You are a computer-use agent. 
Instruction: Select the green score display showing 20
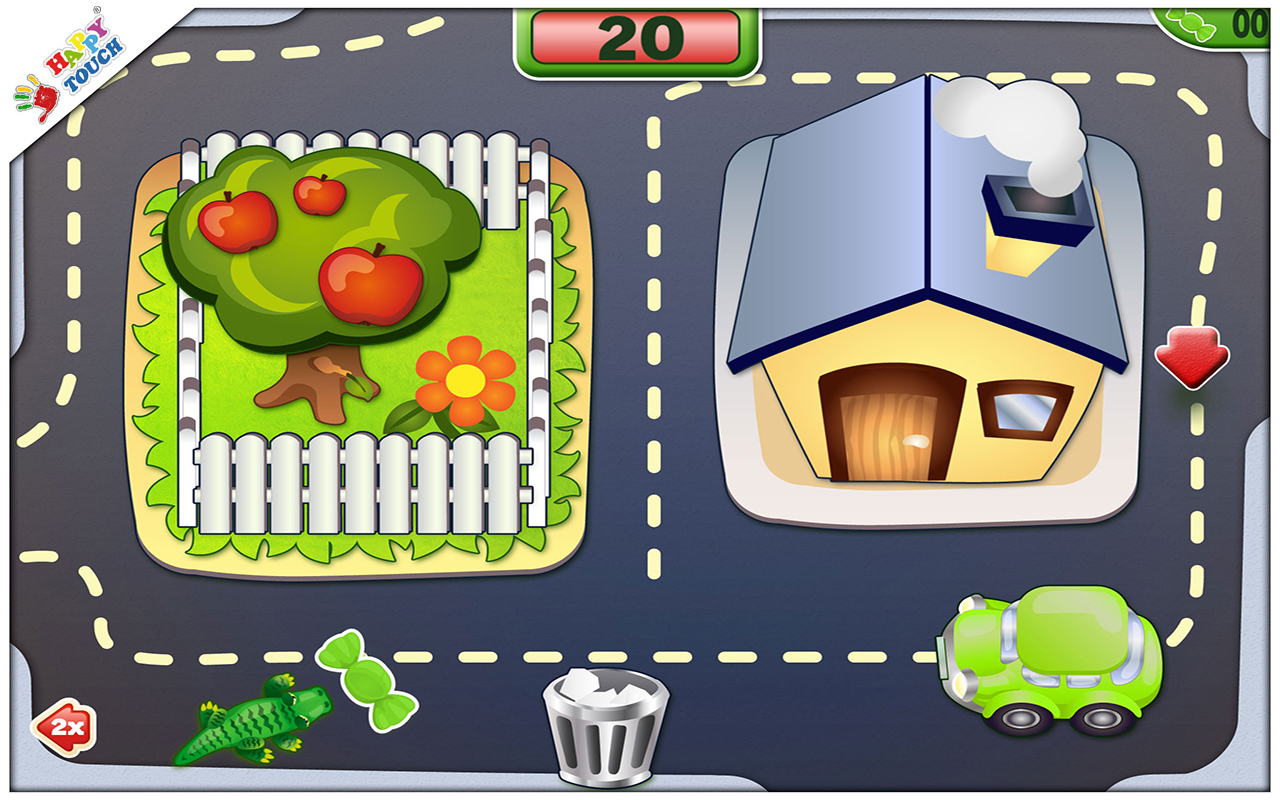click(640, 37)
